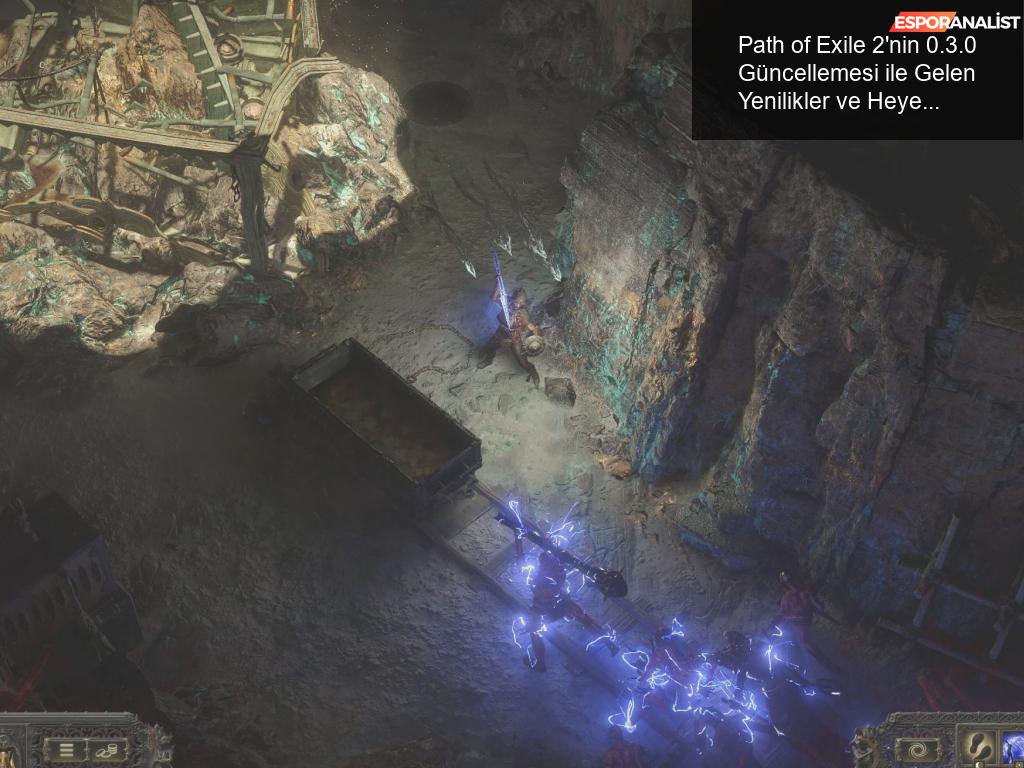The height and width of the screenshot is (768, 1024).
Task: Open the coin-stack shop button
Action: coord(106,749)
